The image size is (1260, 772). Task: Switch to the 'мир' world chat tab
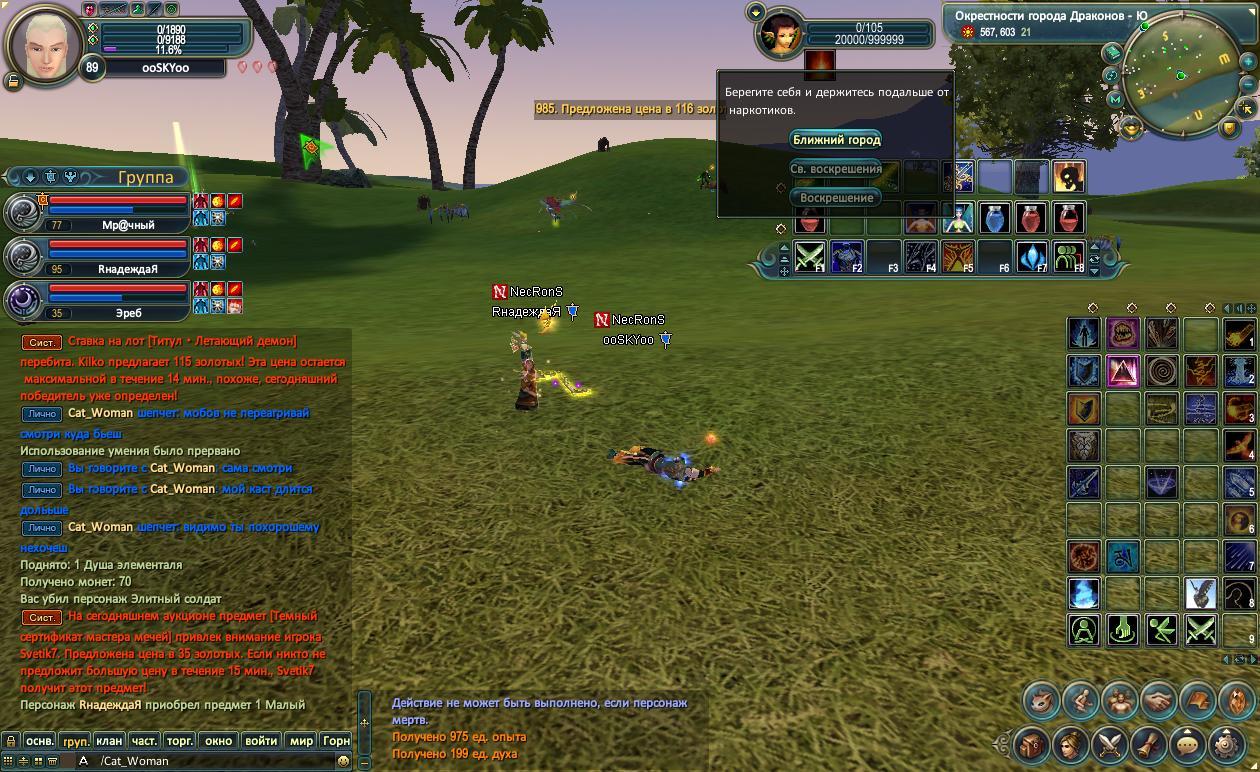(x=300, y=741)
